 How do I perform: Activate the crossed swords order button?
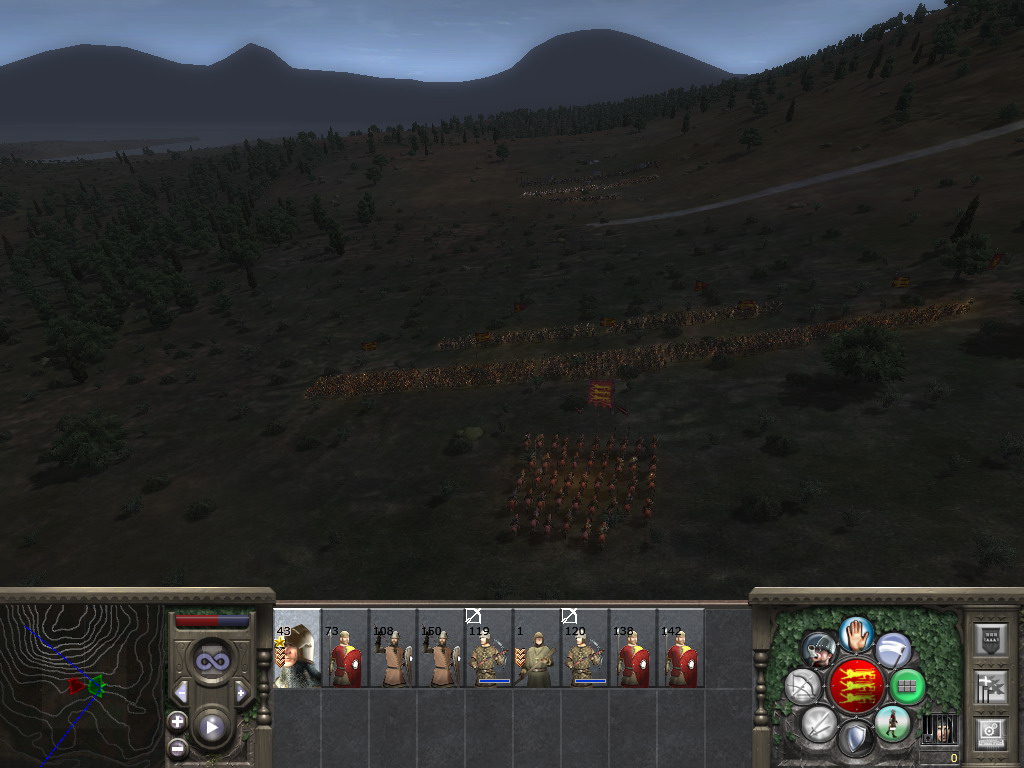pos(819,723)
